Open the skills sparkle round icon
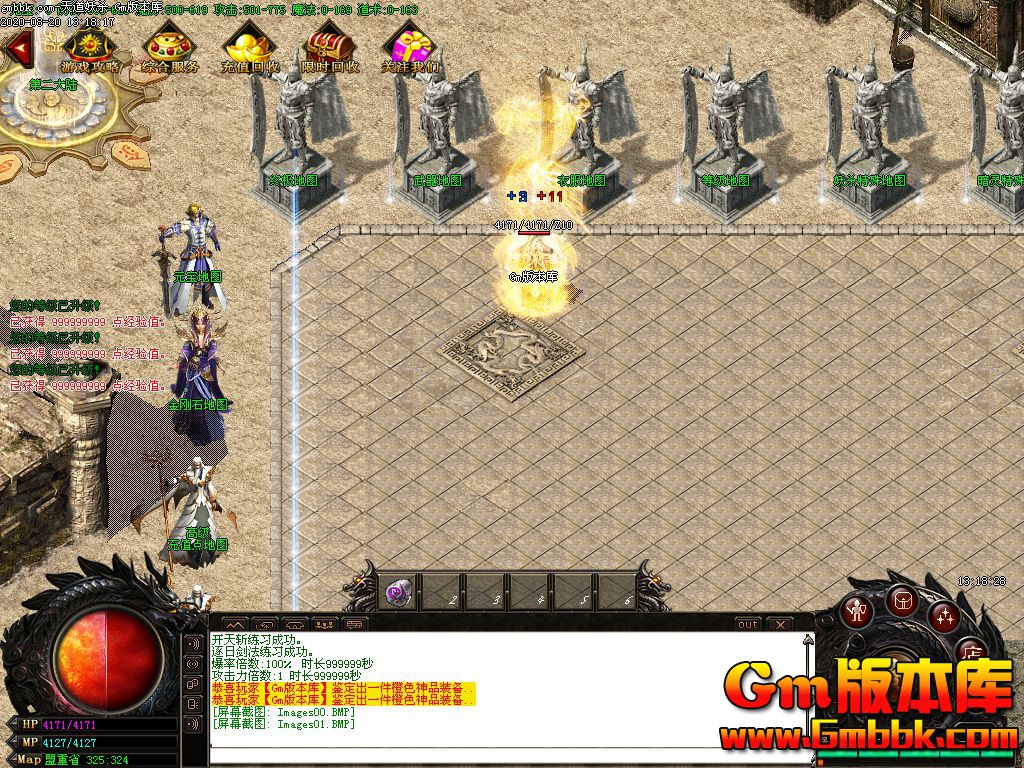Image resolution: width=1024 pixels, height=768 pixels. [944, 616]
